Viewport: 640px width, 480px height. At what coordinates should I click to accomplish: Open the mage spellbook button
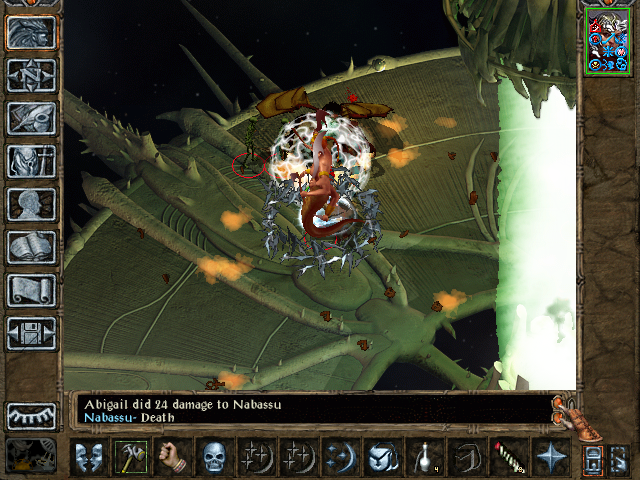coord(31,247)
